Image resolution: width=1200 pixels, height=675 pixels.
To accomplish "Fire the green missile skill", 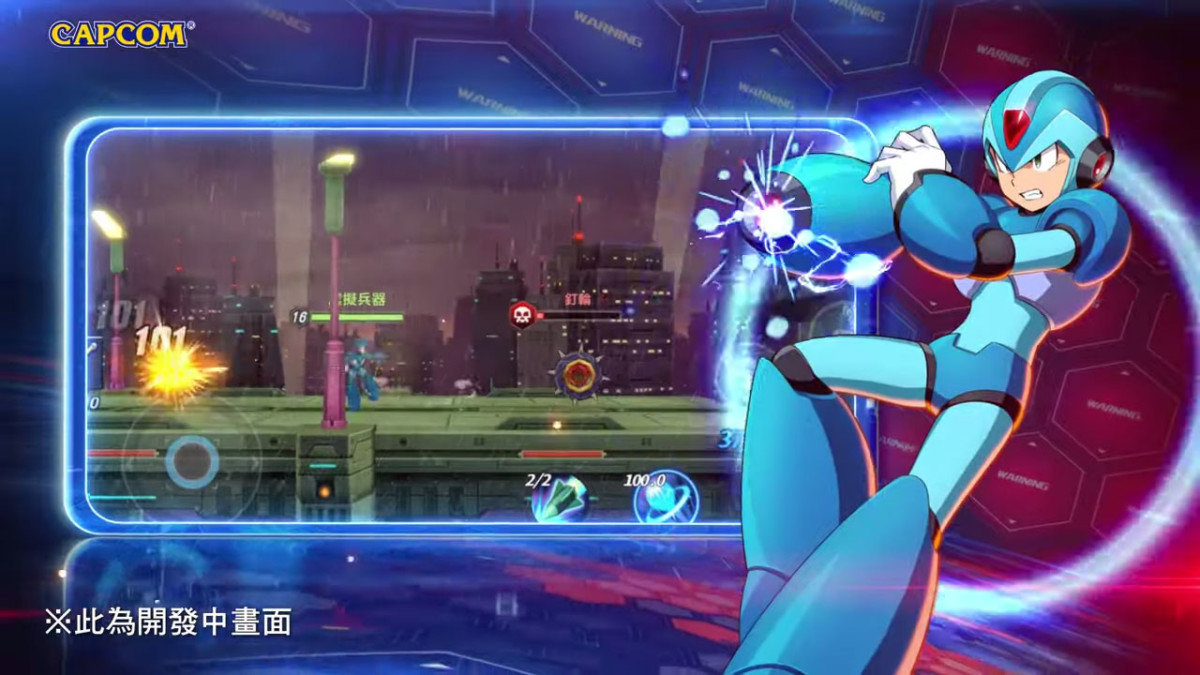I will coord(559,497).
